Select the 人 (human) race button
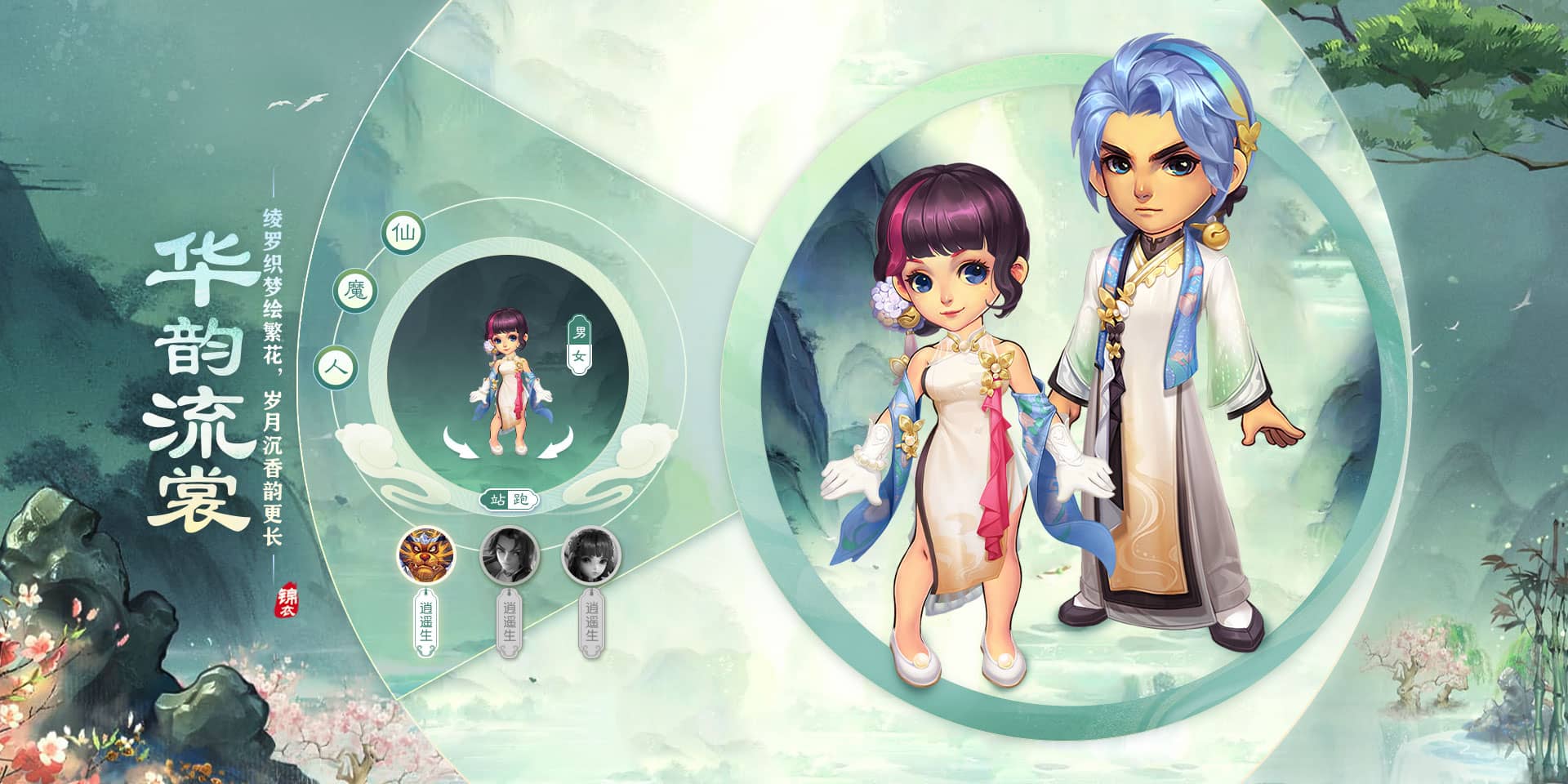1568x784 pixels. pos(336,367)
